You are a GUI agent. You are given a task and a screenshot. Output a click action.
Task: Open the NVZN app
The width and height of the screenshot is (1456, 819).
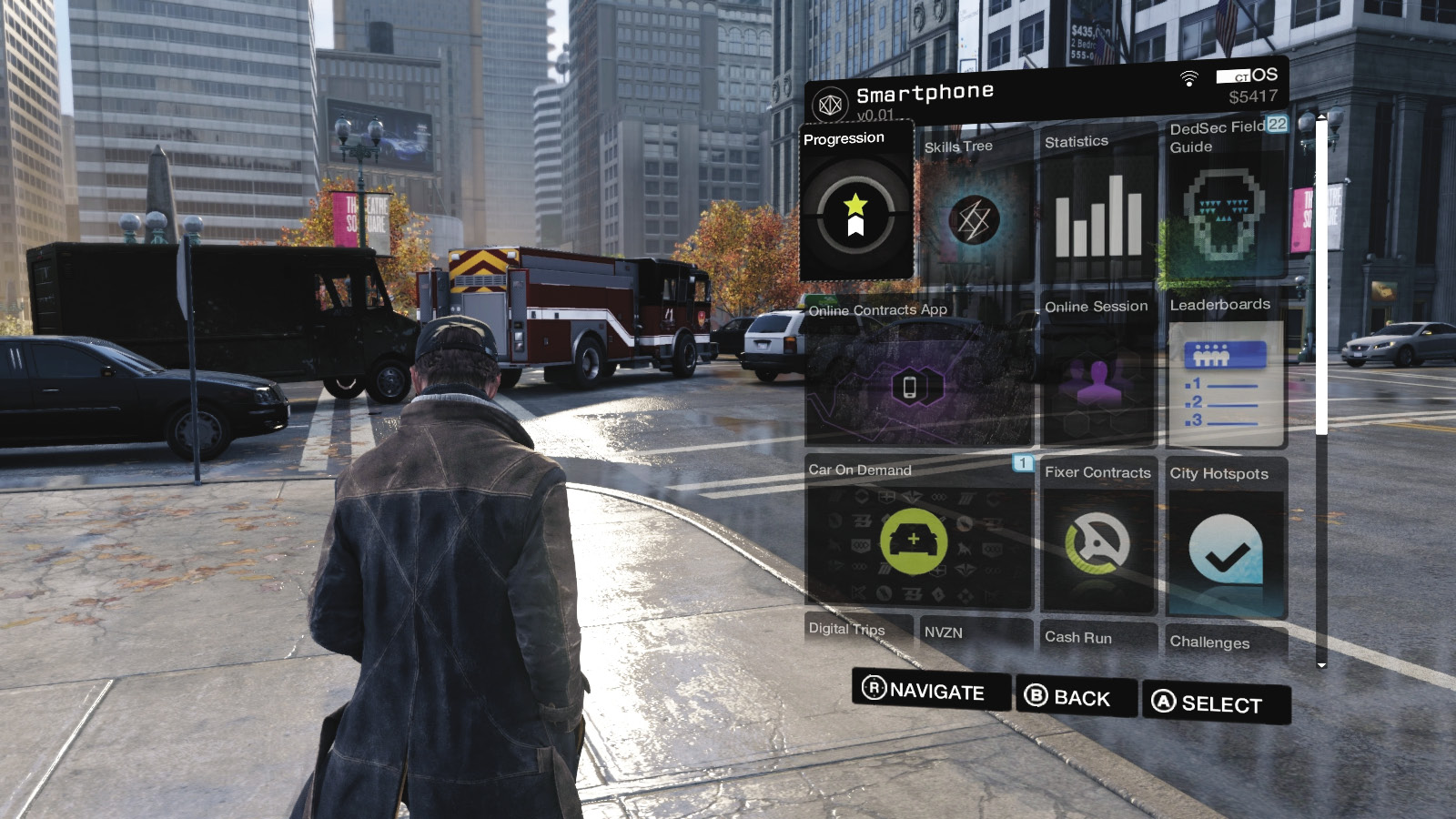[976, 633]
